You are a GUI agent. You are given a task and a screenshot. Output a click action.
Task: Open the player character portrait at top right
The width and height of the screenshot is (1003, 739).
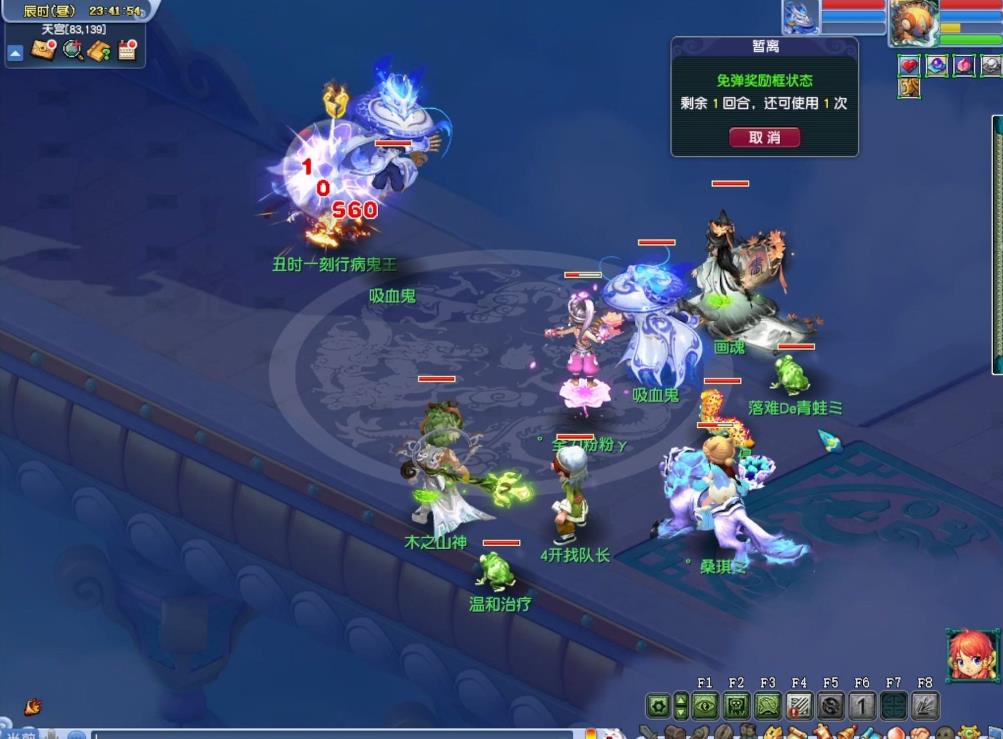click(x=913, y=20)
